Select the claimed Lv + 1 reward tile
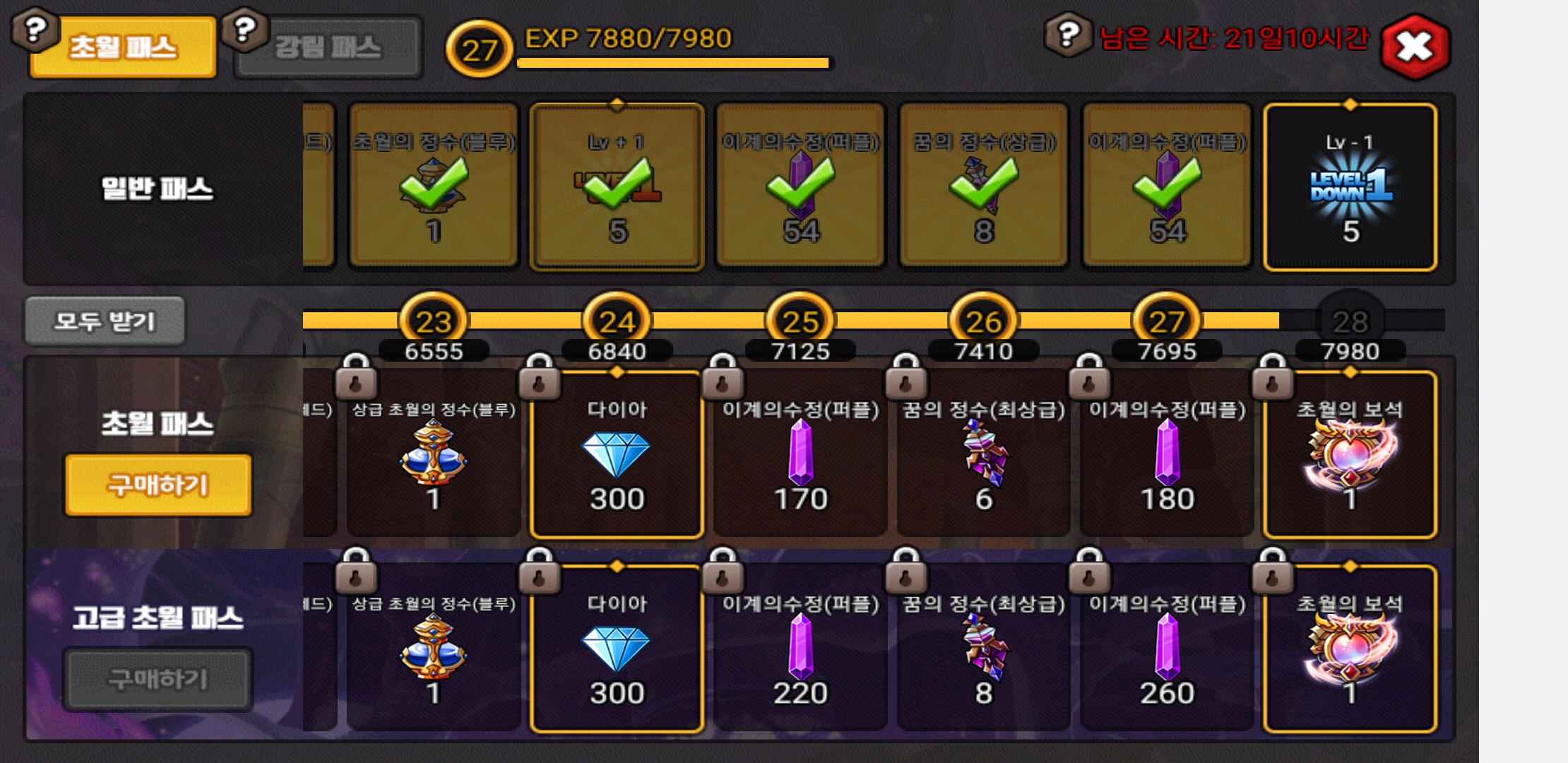This screenshot has width=1568, height=763. (x=617, y=187)
